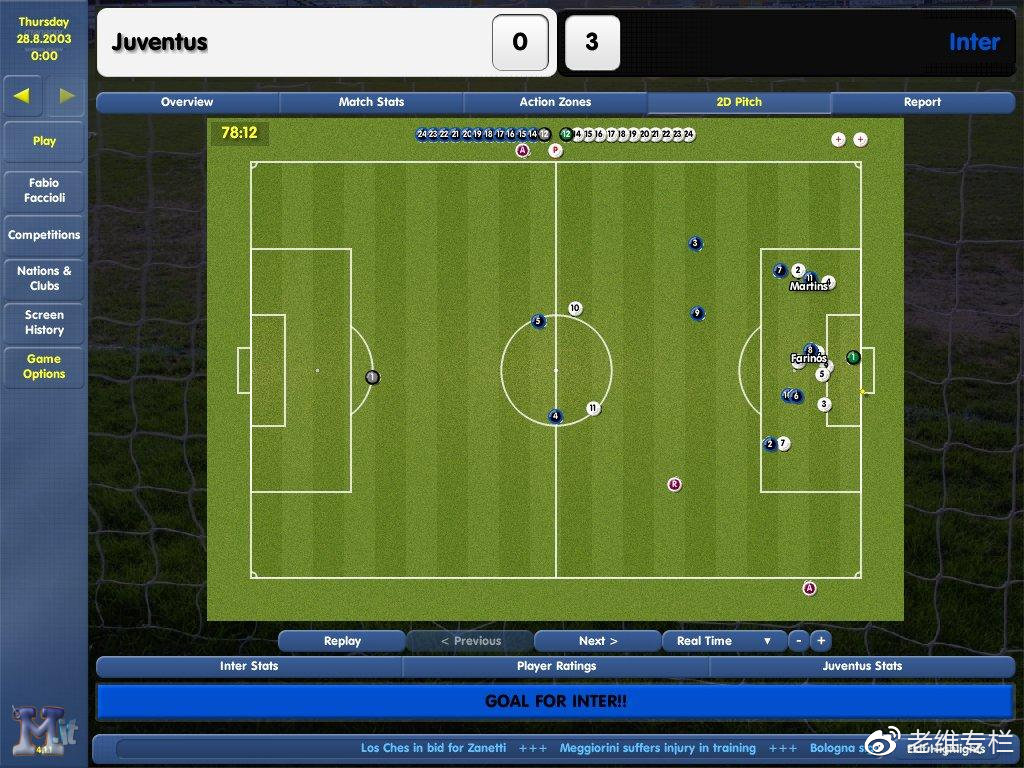Increase replay speed with plus button

pyautogui.click(x=820, y=641)
